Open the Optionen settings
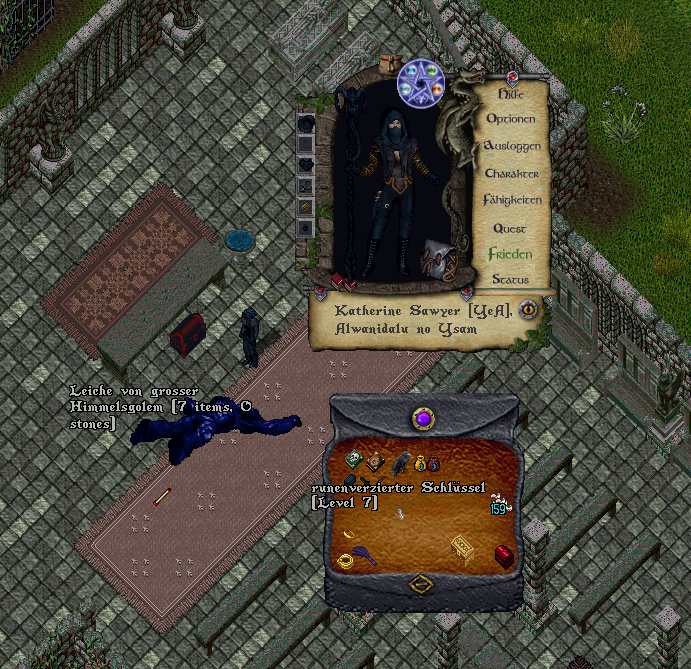 [x=510, y=119]
